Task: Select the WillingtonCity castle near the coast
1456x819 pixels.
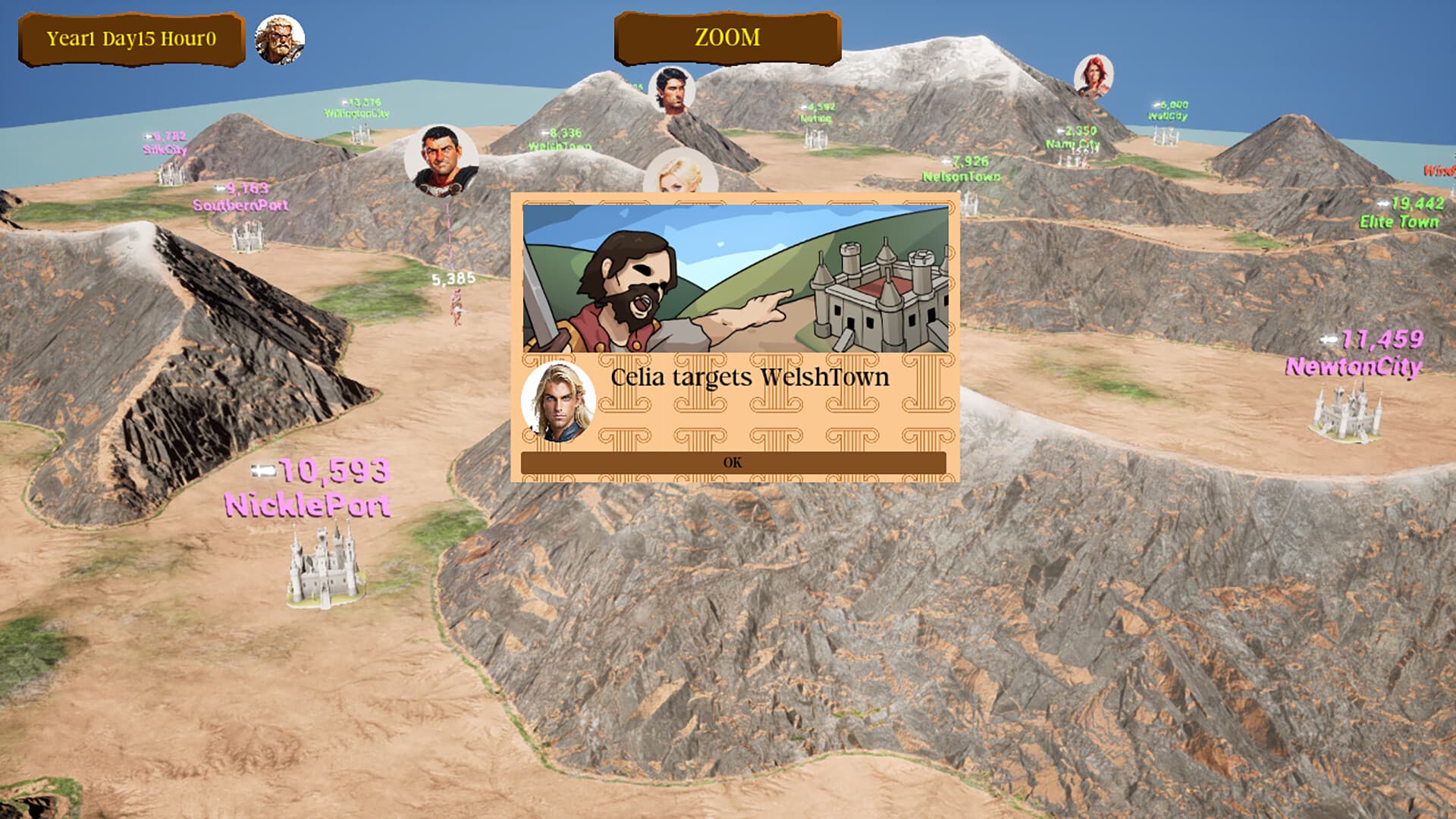Action: click(x=362, y=133)
